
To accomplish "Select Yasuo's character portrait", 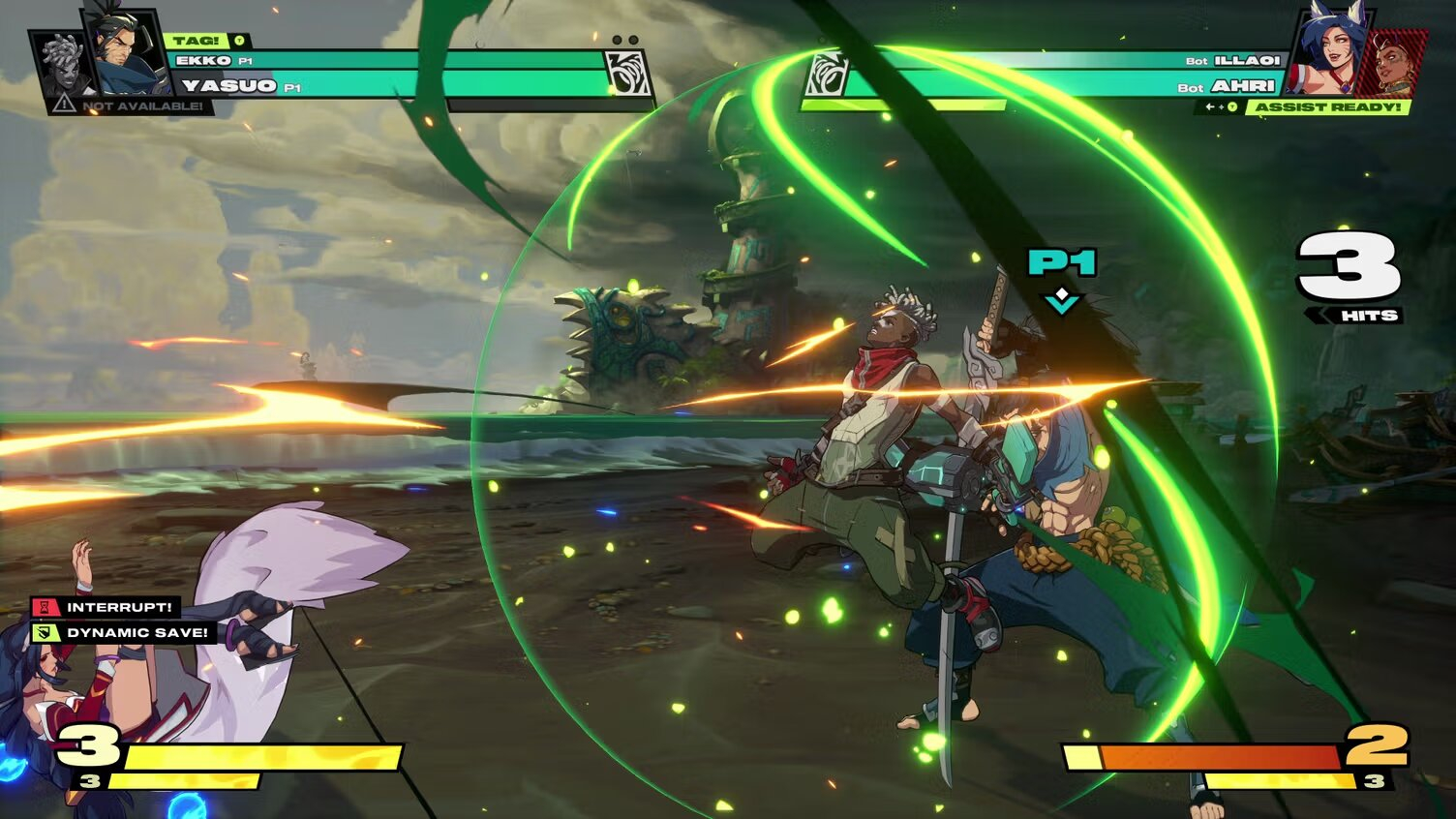I will click(126, 53).
